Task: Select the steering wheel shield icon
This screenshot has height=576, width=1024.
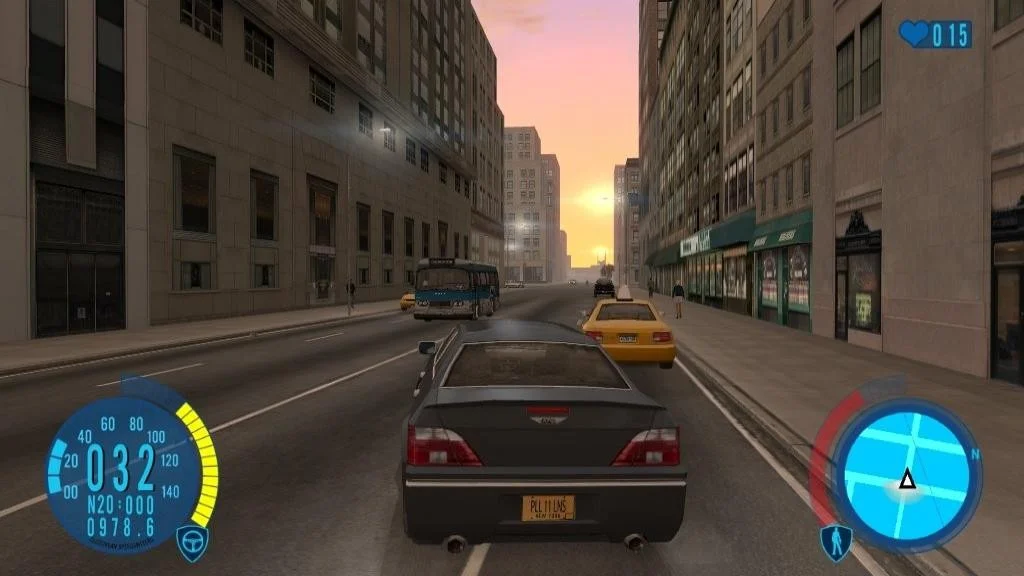Action: click(192, 541)
